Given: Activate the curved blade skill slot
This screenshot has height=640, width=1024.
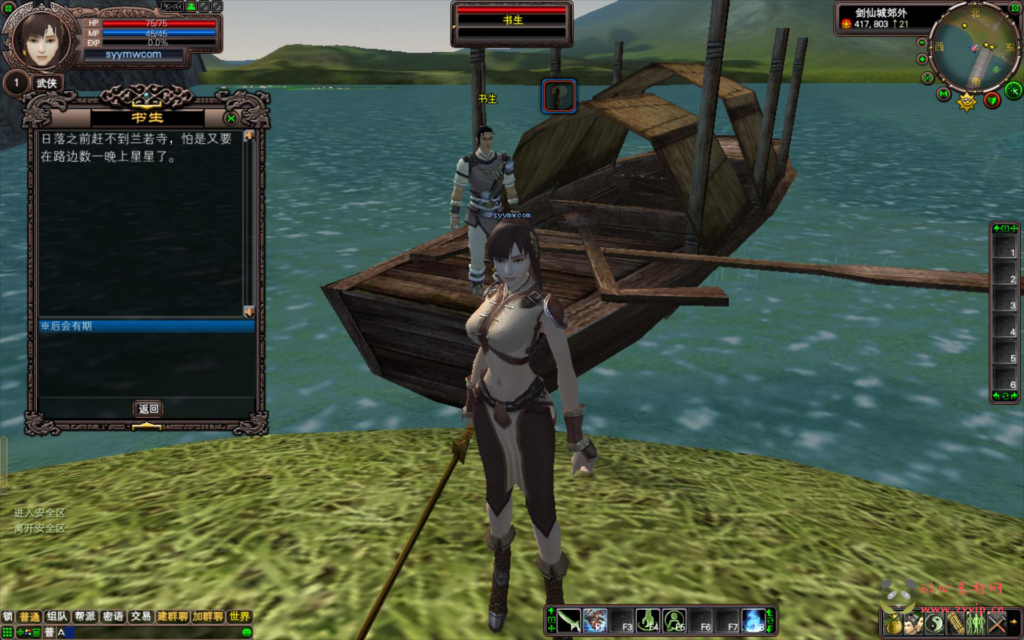Looking at the screenshot, I should click(x=569, y=620).
